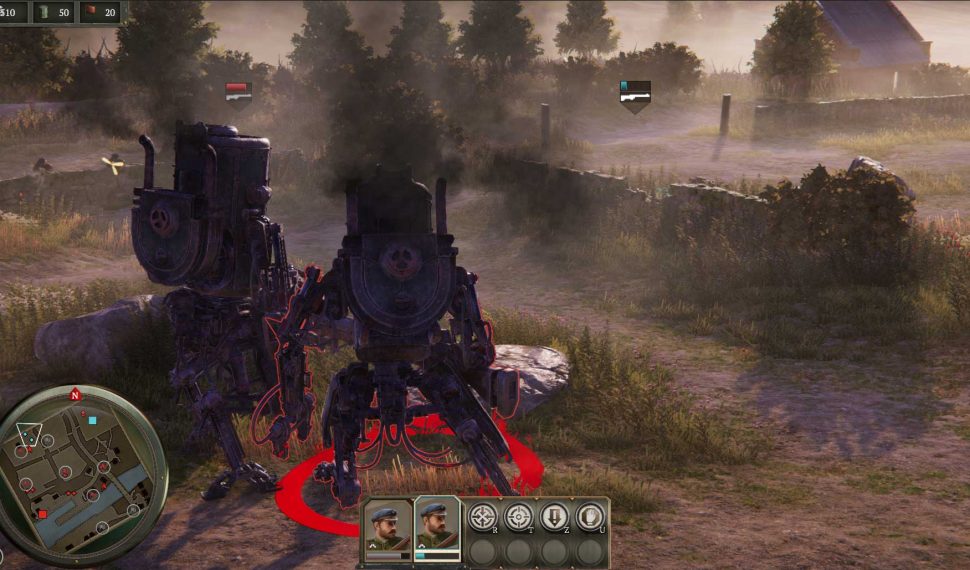Viewport: 970px width, 570px height.
Task: Select the left officer portrait
Action: tap(387, 527)
